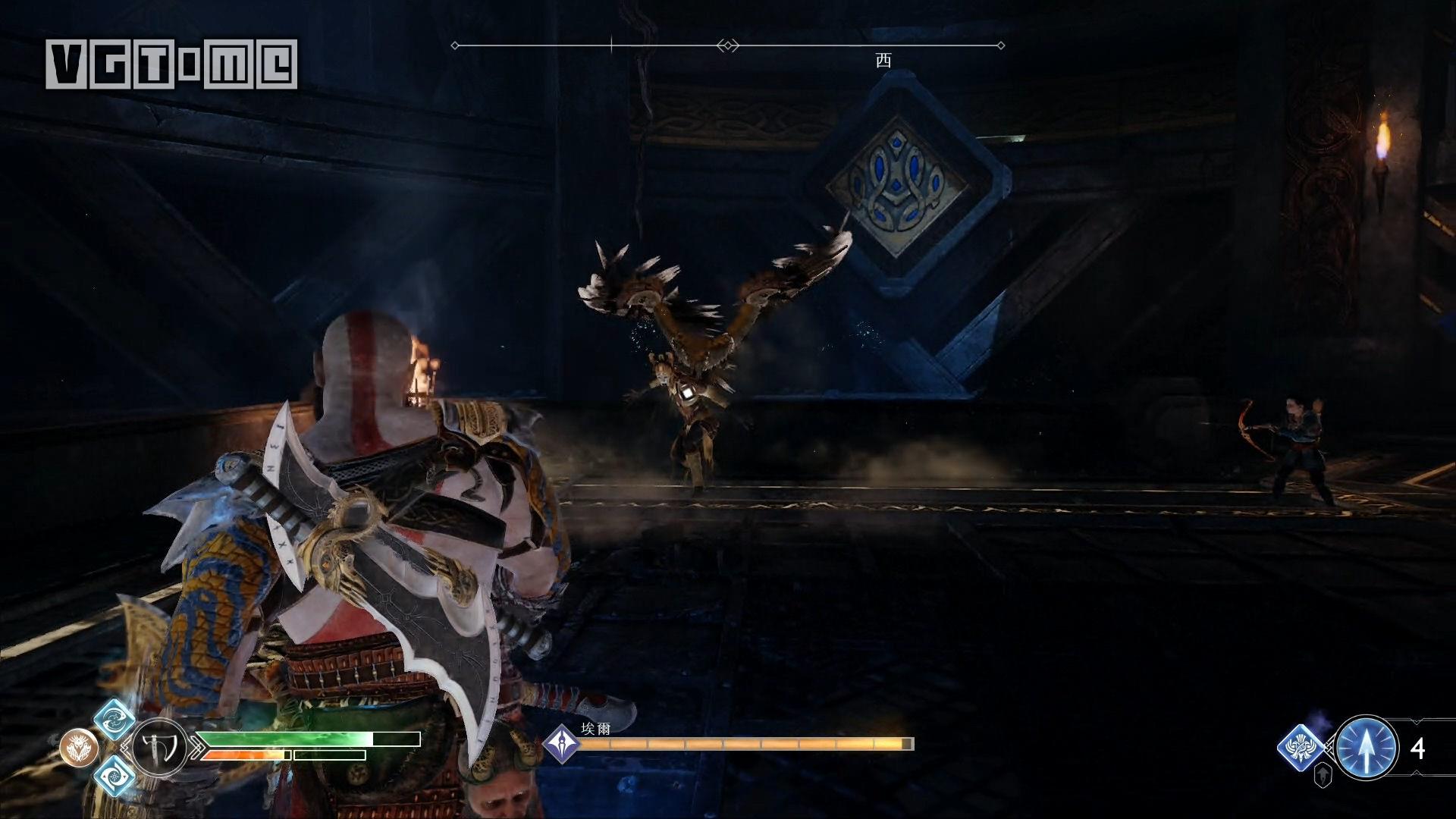
Task: Click the compass bar showing 西
Action: [728, 46]
